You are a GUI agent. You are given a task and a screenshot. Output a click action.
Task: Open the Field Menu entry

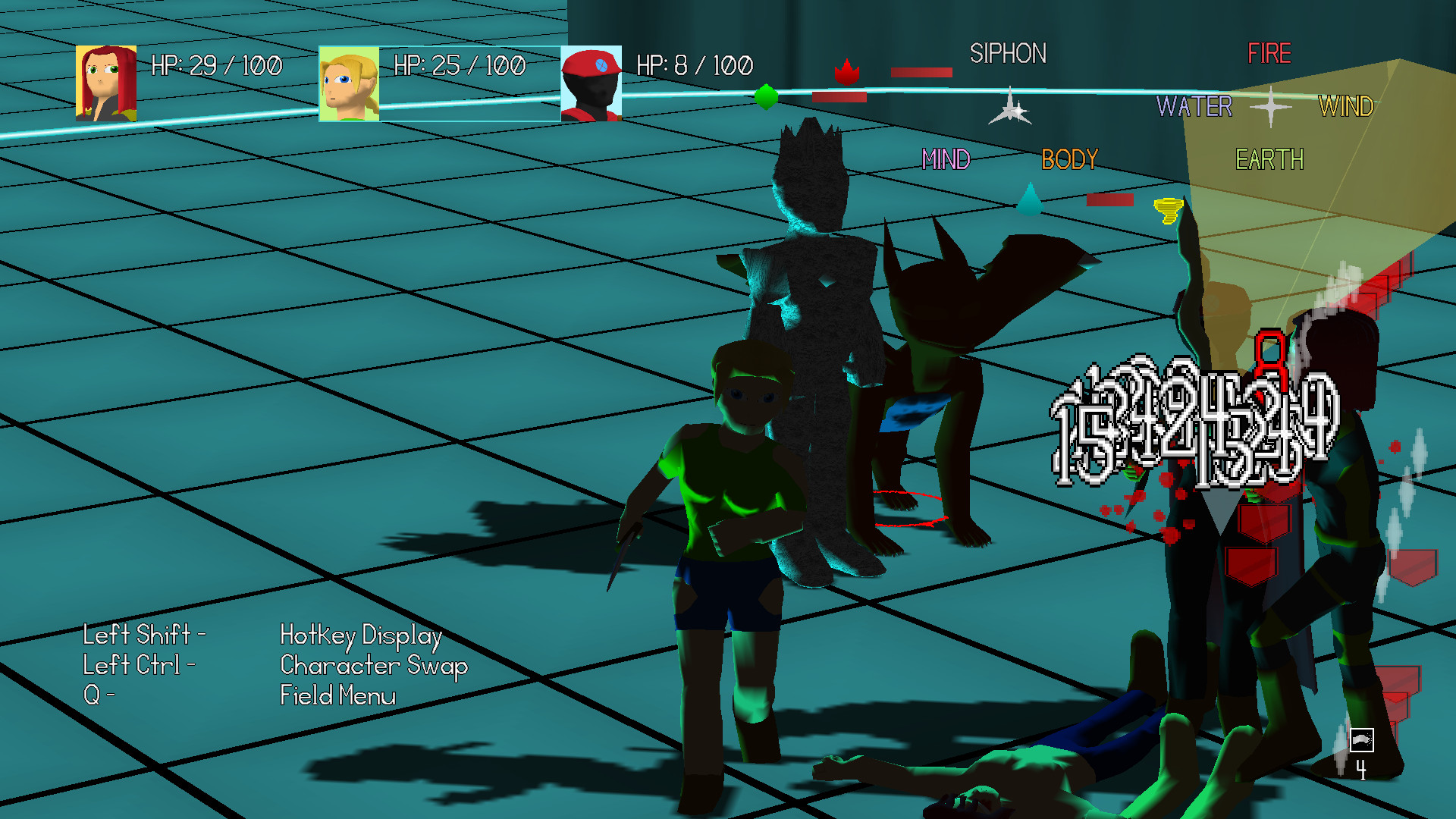click(x=338, y=695)
